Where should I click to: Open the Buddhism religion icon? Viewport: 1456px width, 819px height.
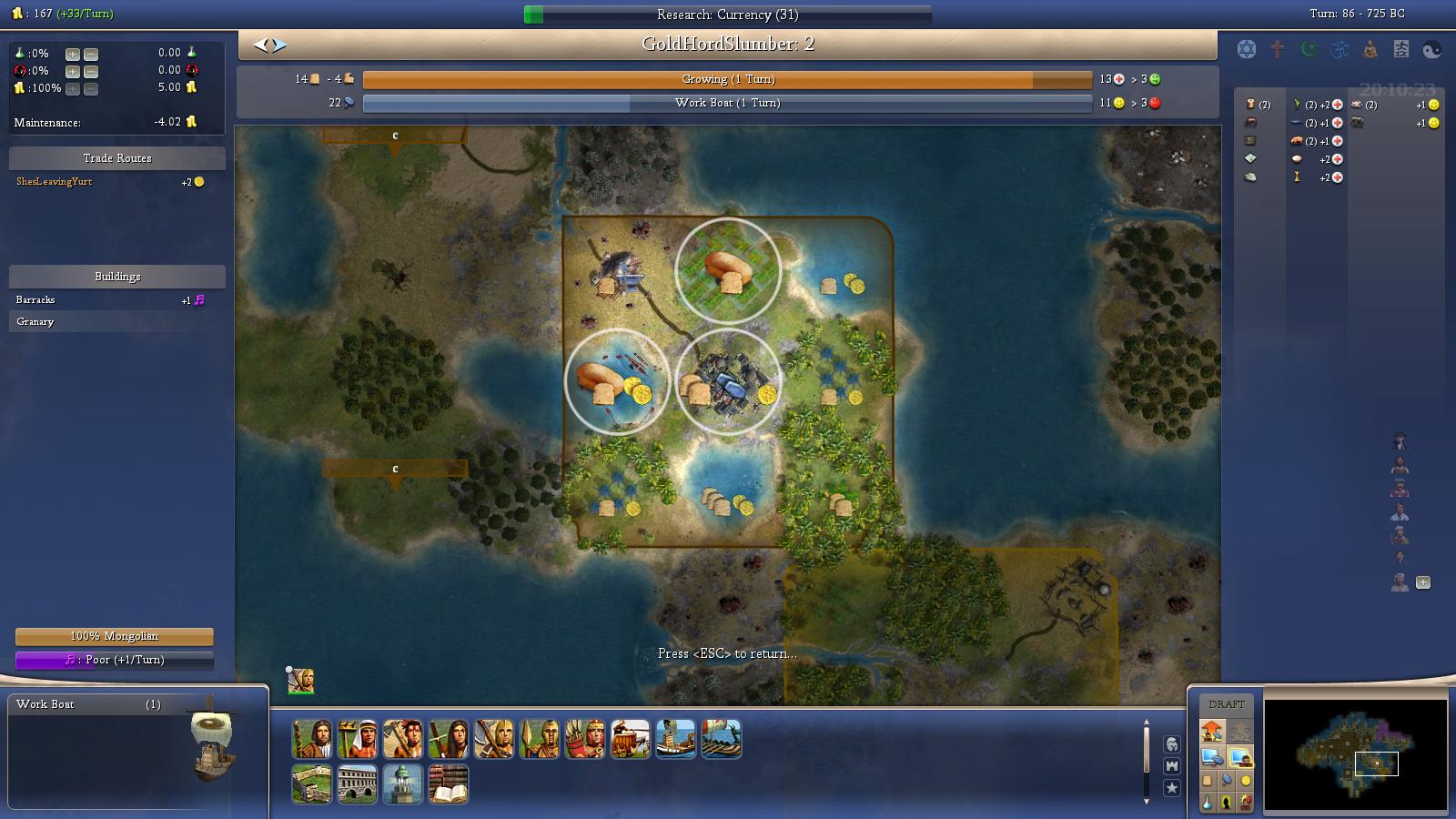[x=1370, y=50]
